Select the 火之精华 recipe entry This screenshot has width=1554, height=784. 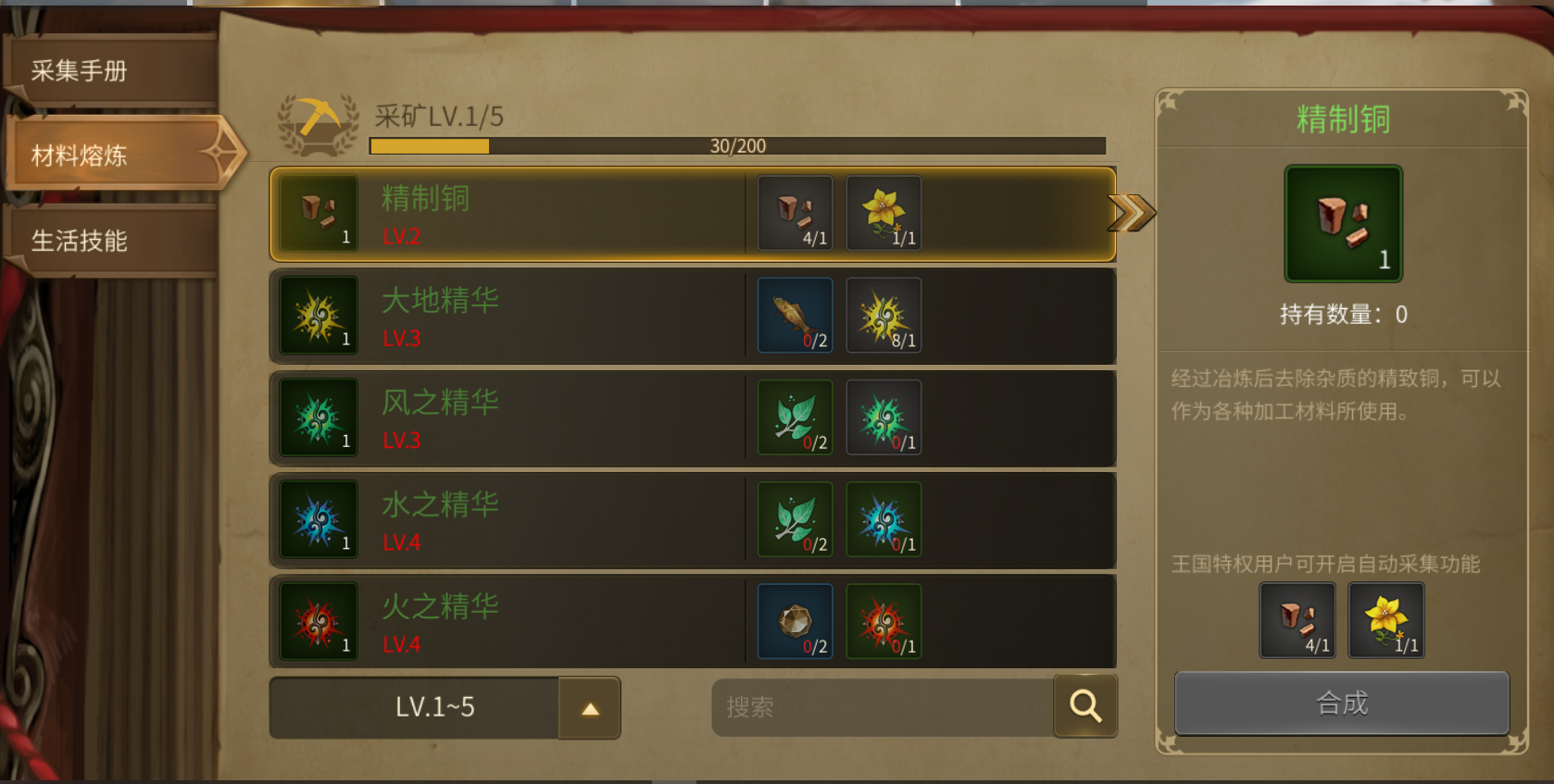602,621
